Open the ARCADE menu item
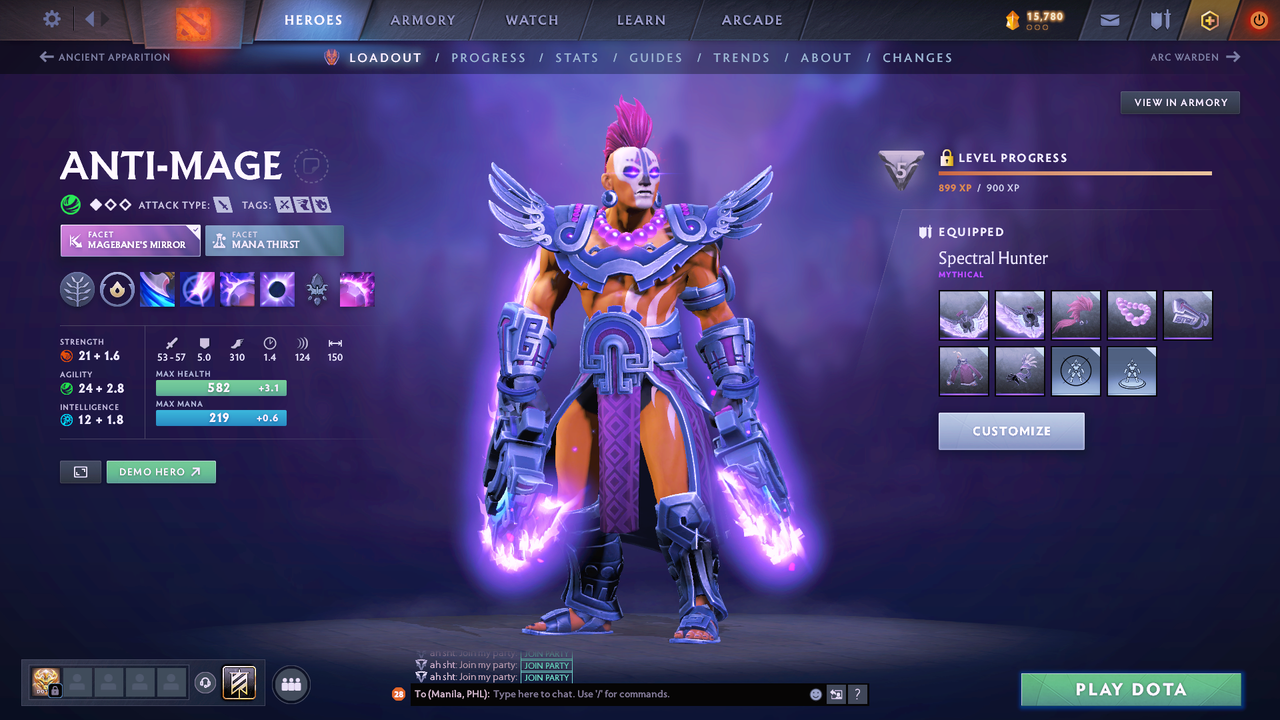Screen dimensions: 1280x720 point(751,20)
